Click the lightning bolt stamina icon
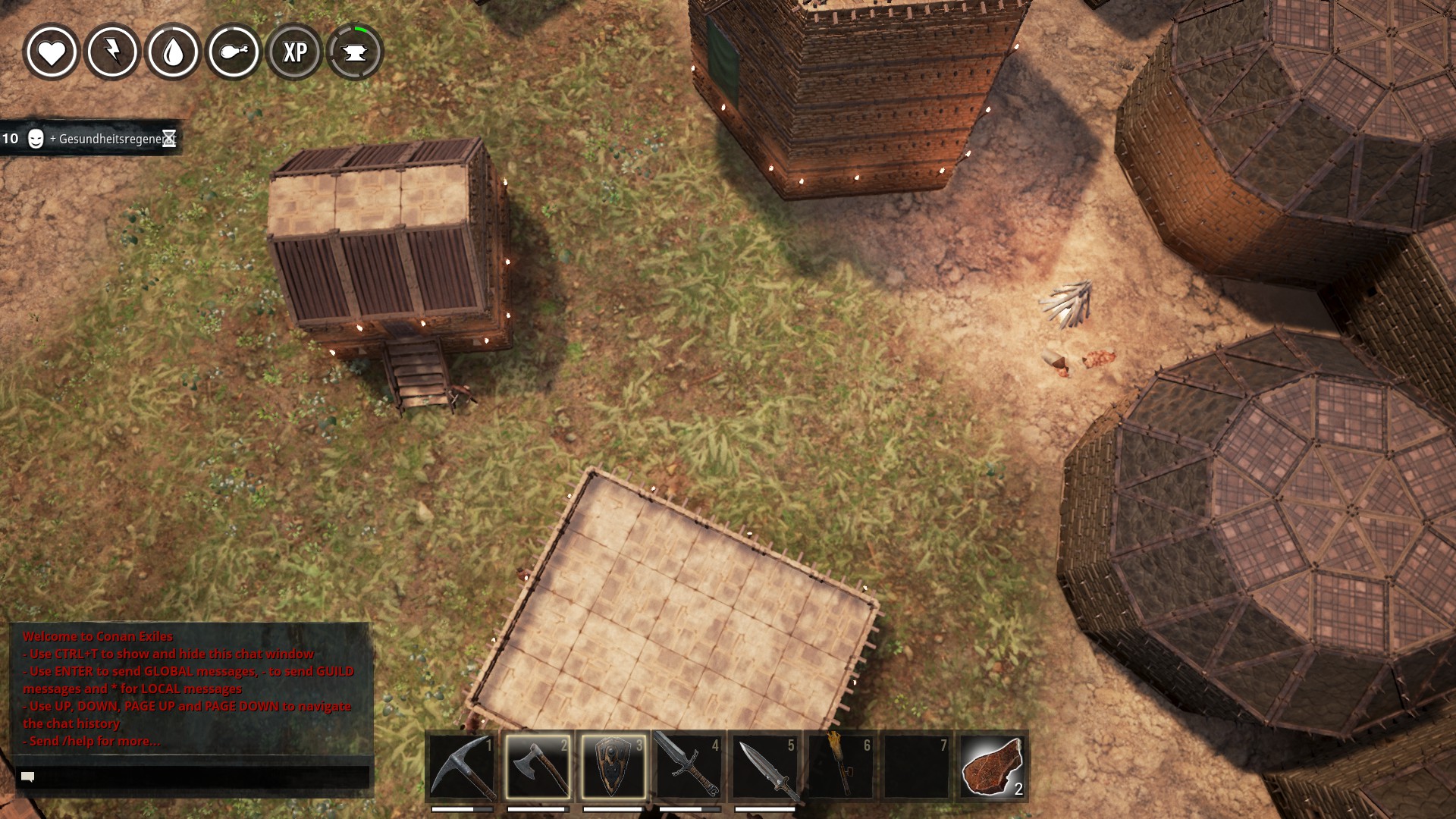This screenshot has width=1456, height=819. click(112, 52)
